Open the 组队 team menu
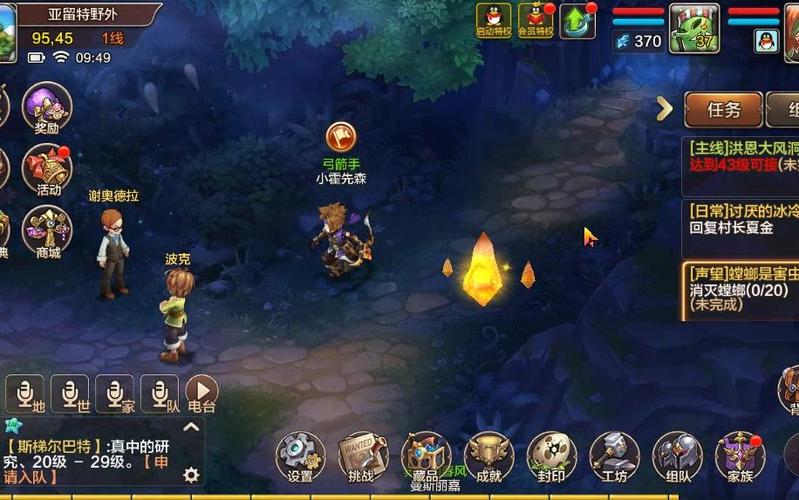Screen dimensions: 799x500 pyautogui.click(x=677, y=457)
